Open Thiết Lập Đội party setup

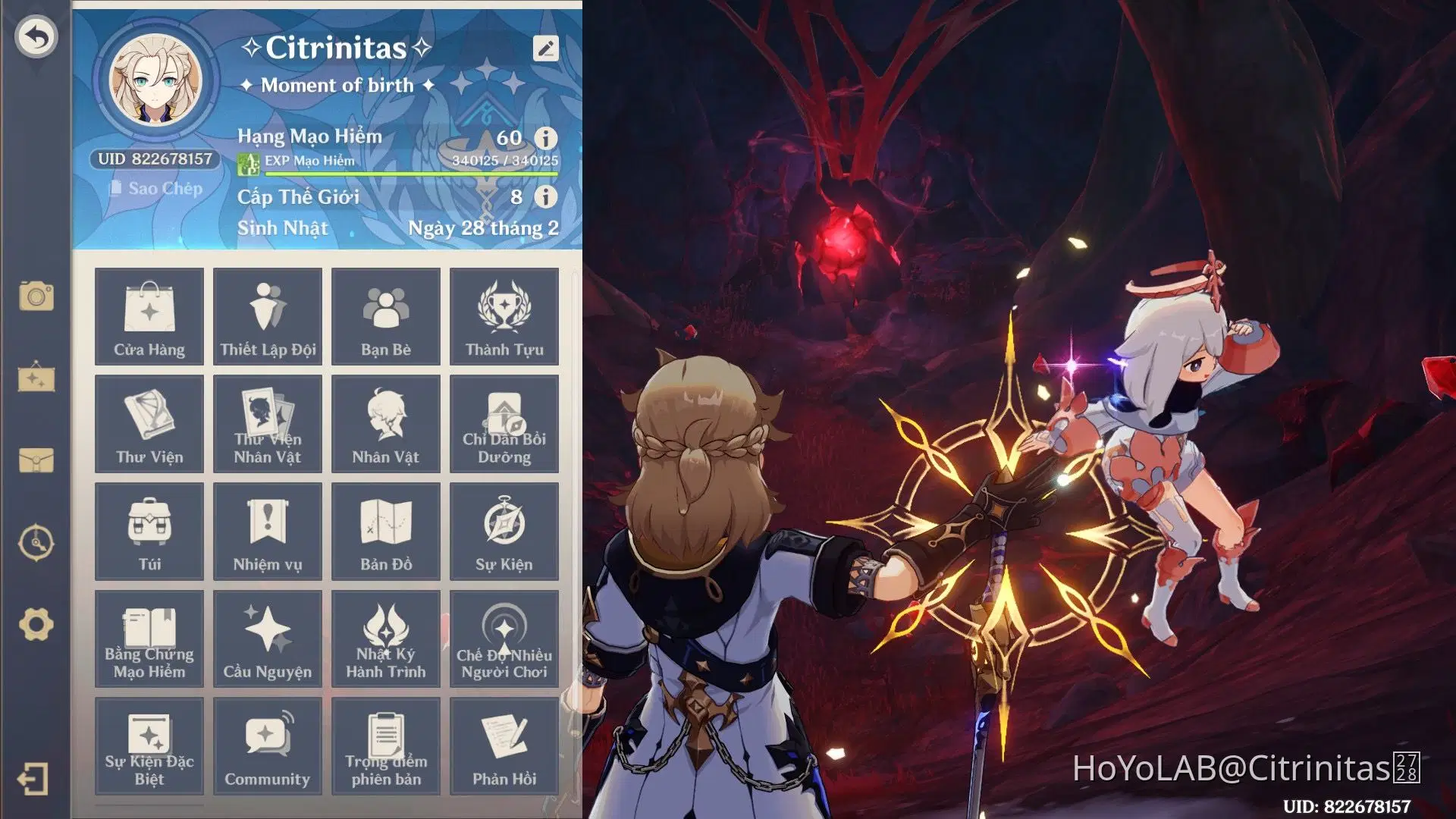point(268,316)
